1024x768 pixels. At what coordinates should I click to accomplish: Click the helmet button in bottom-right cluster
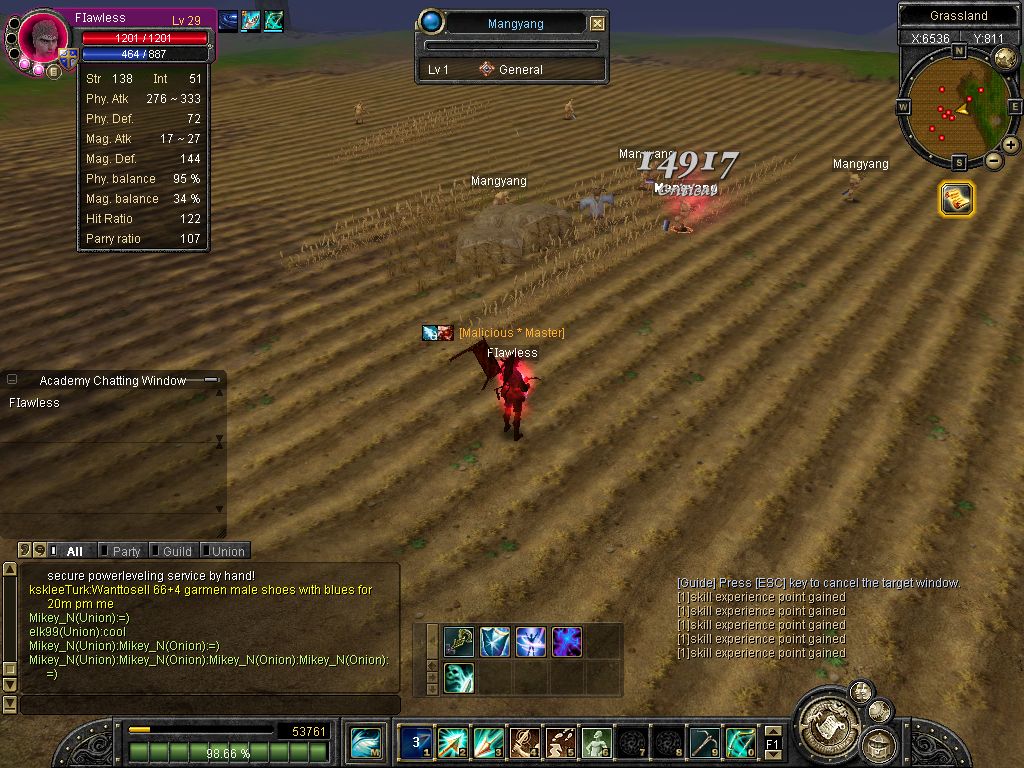[880, 744]
